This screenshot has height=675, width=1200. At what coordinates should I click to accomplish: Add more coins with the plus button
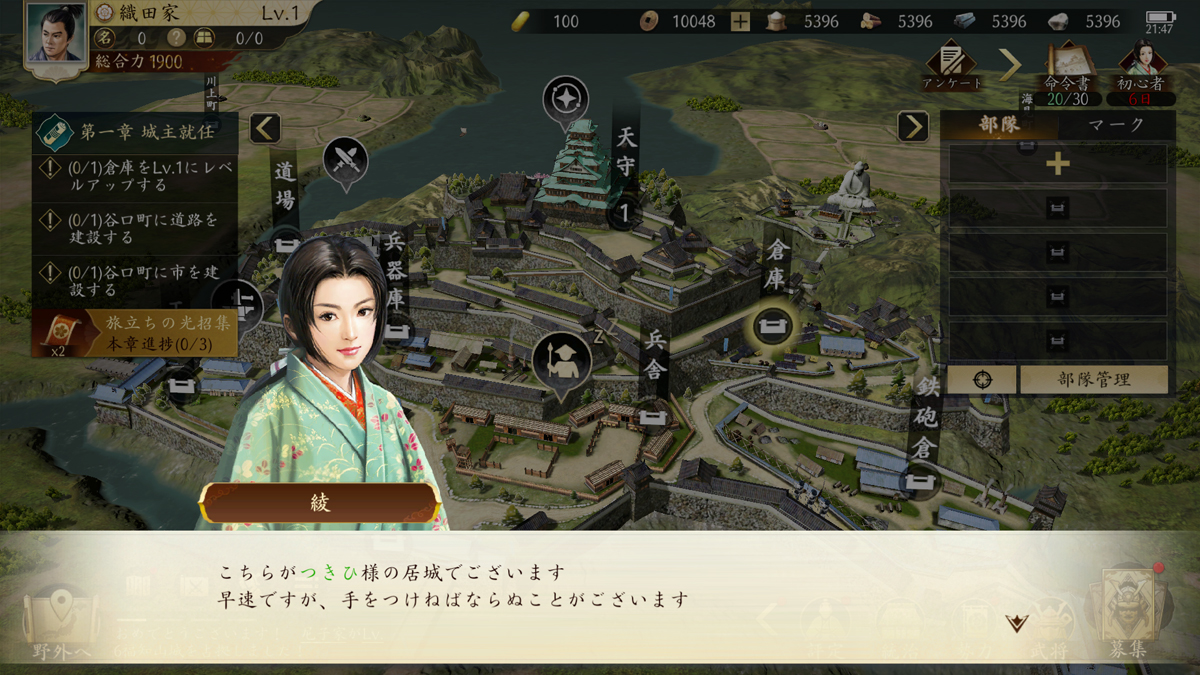coord(740,21)
